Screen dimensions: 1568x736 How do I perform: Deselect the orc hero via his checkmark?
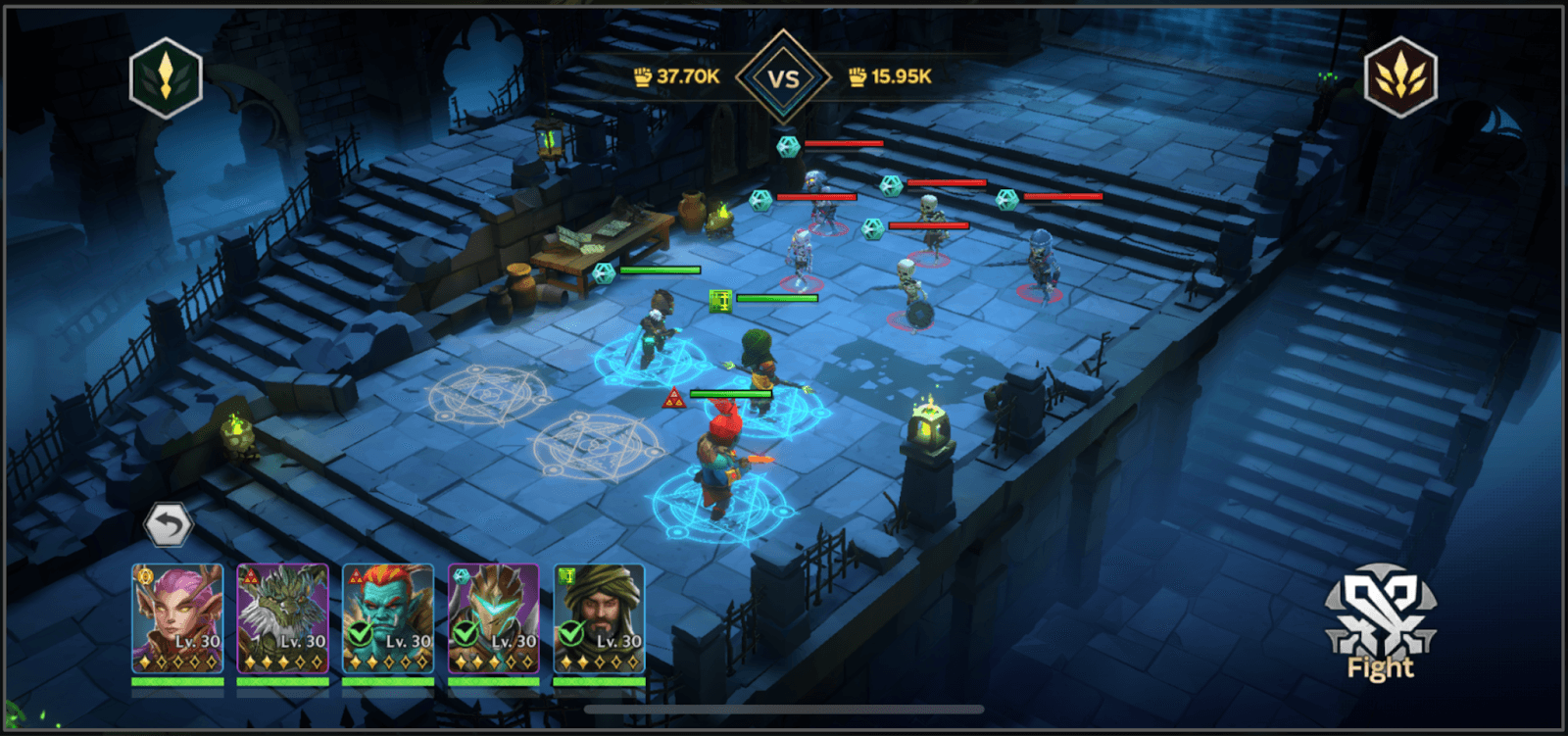coord(361,633)
